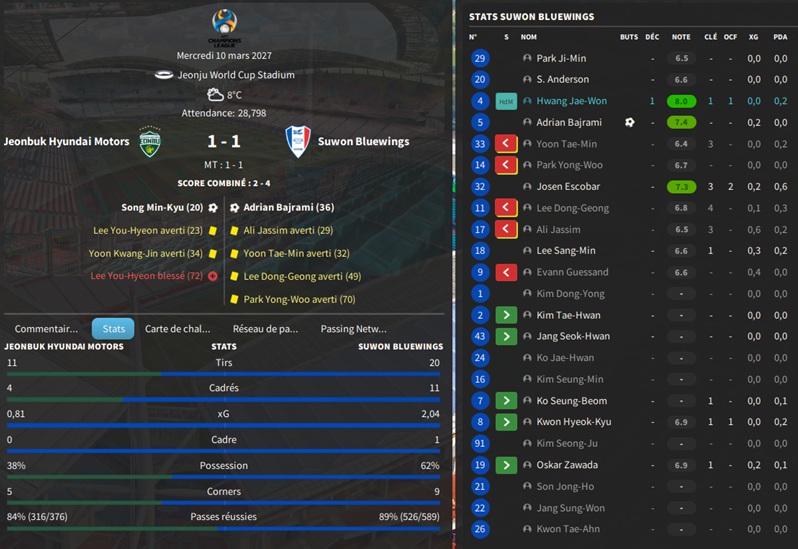Click the Jeonbuk Hyundai Motors team name
798x549 pixels.
point(66,142)
